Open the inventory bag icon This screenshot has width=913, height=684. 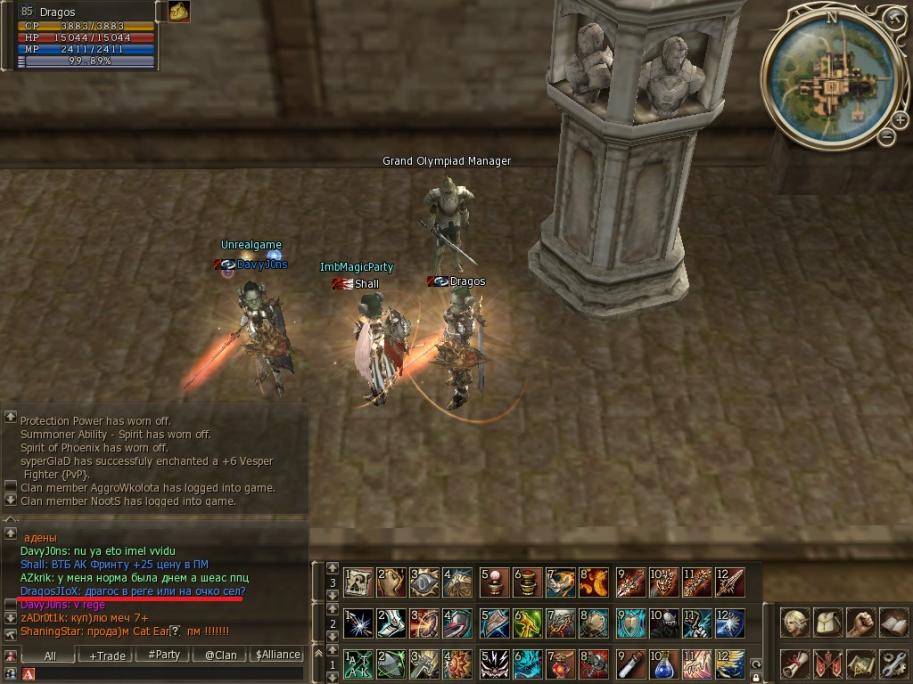coord(829,623)
